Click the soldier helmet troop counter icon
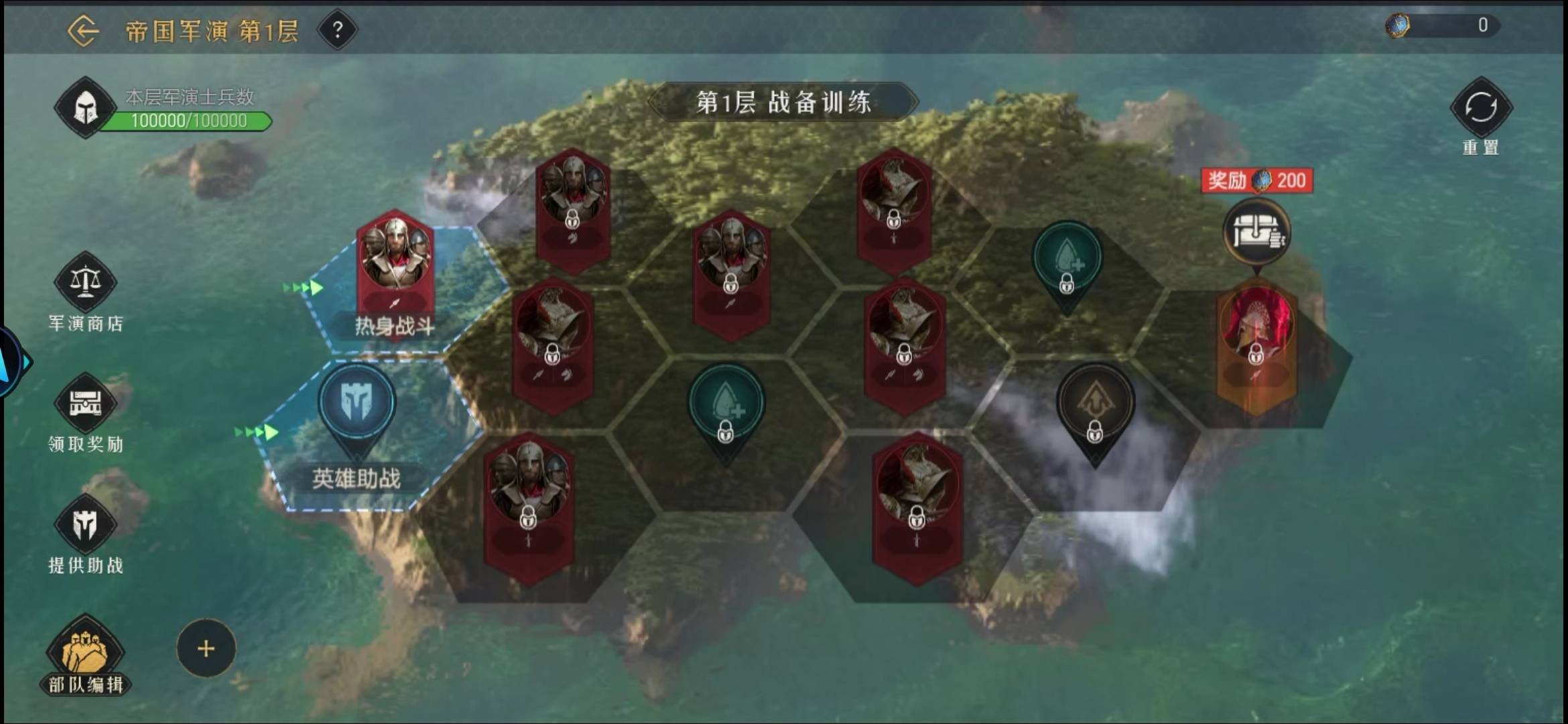 click(86, 107)
